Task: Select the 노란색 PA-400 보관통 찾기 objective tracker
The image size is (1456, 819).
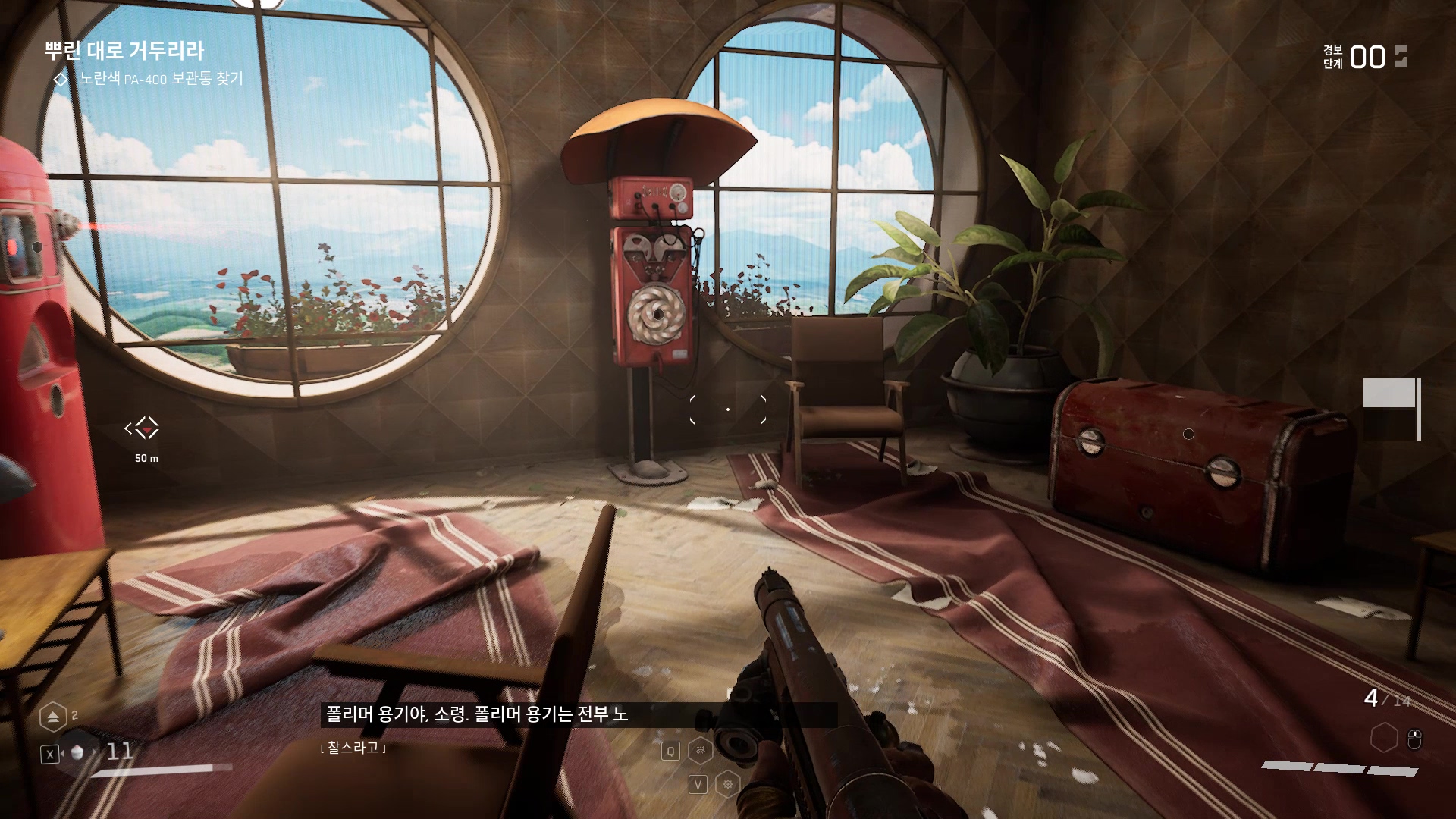Action: point(161,79)
